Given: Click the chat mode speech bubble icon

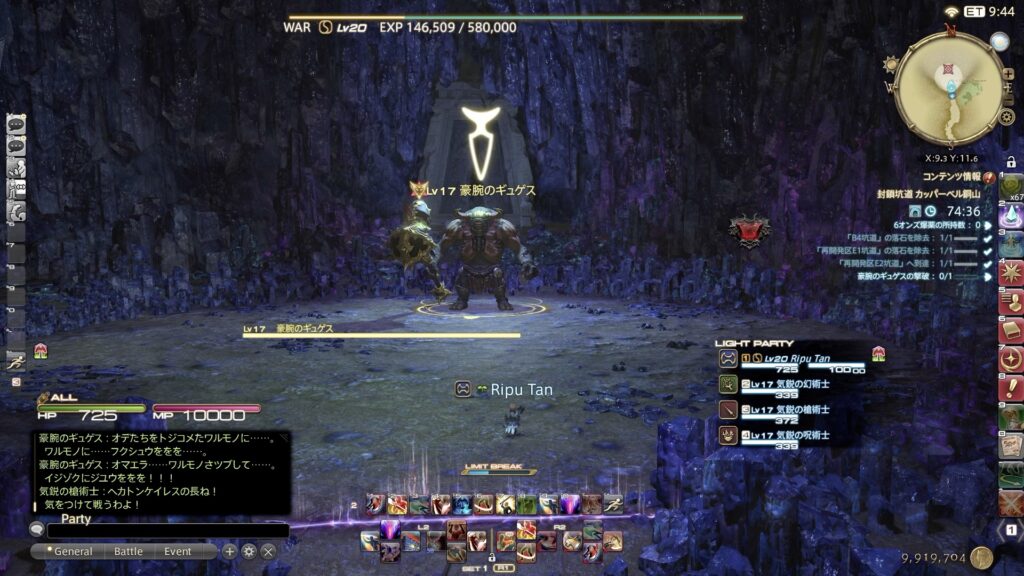Looking at the screenshot, I should [x=36, y=530].
